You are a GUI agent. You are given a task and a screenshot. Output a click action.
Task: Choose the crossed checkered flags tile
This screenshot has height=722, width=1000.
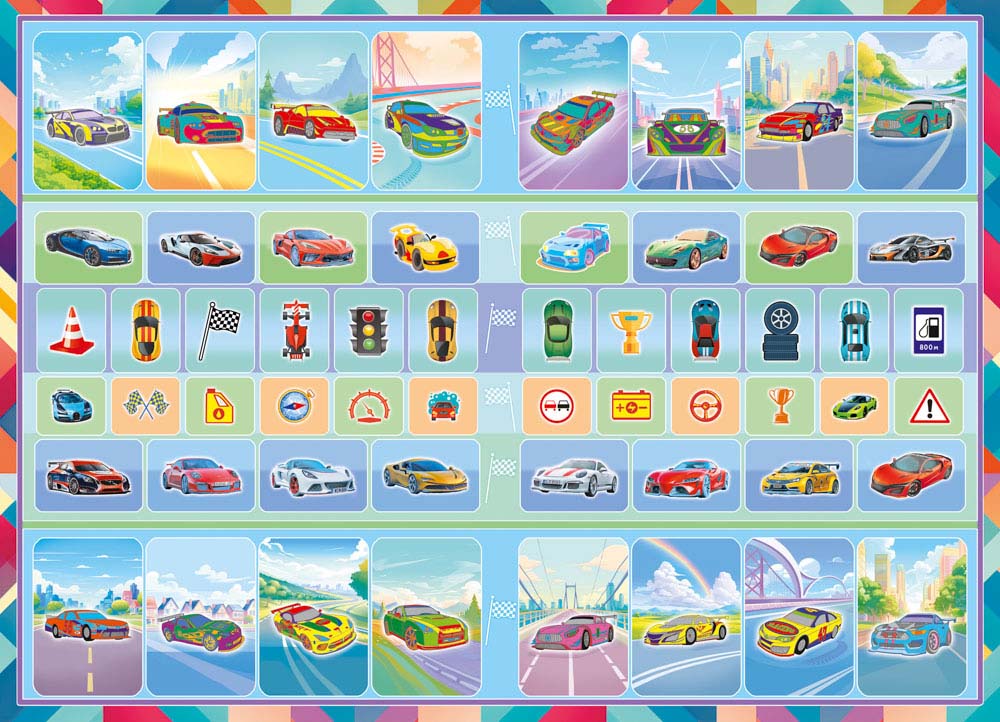[145, 405]
